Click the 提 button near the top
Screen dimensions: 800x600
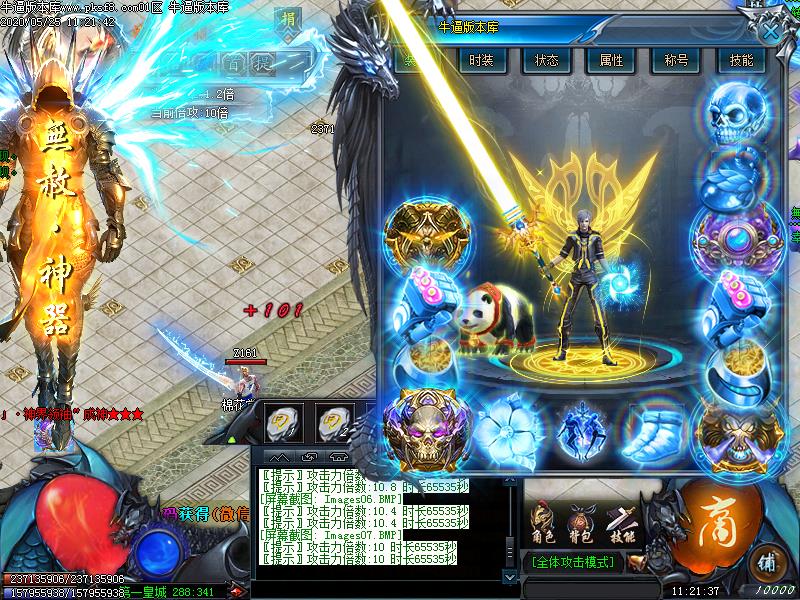coord(262,62)
